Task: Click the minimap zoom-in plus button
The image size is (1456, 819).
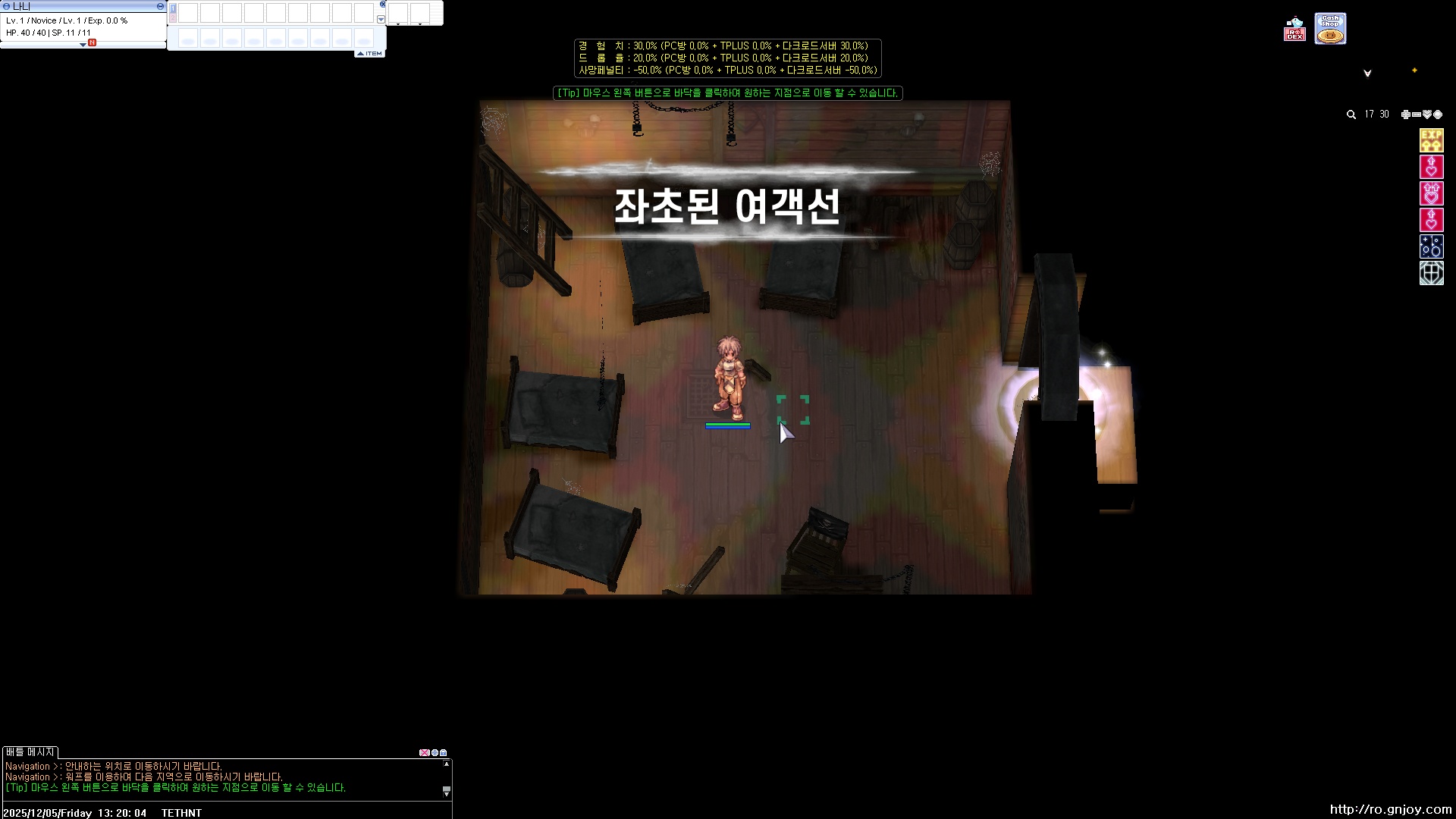Action: [x=1405, y=115]
